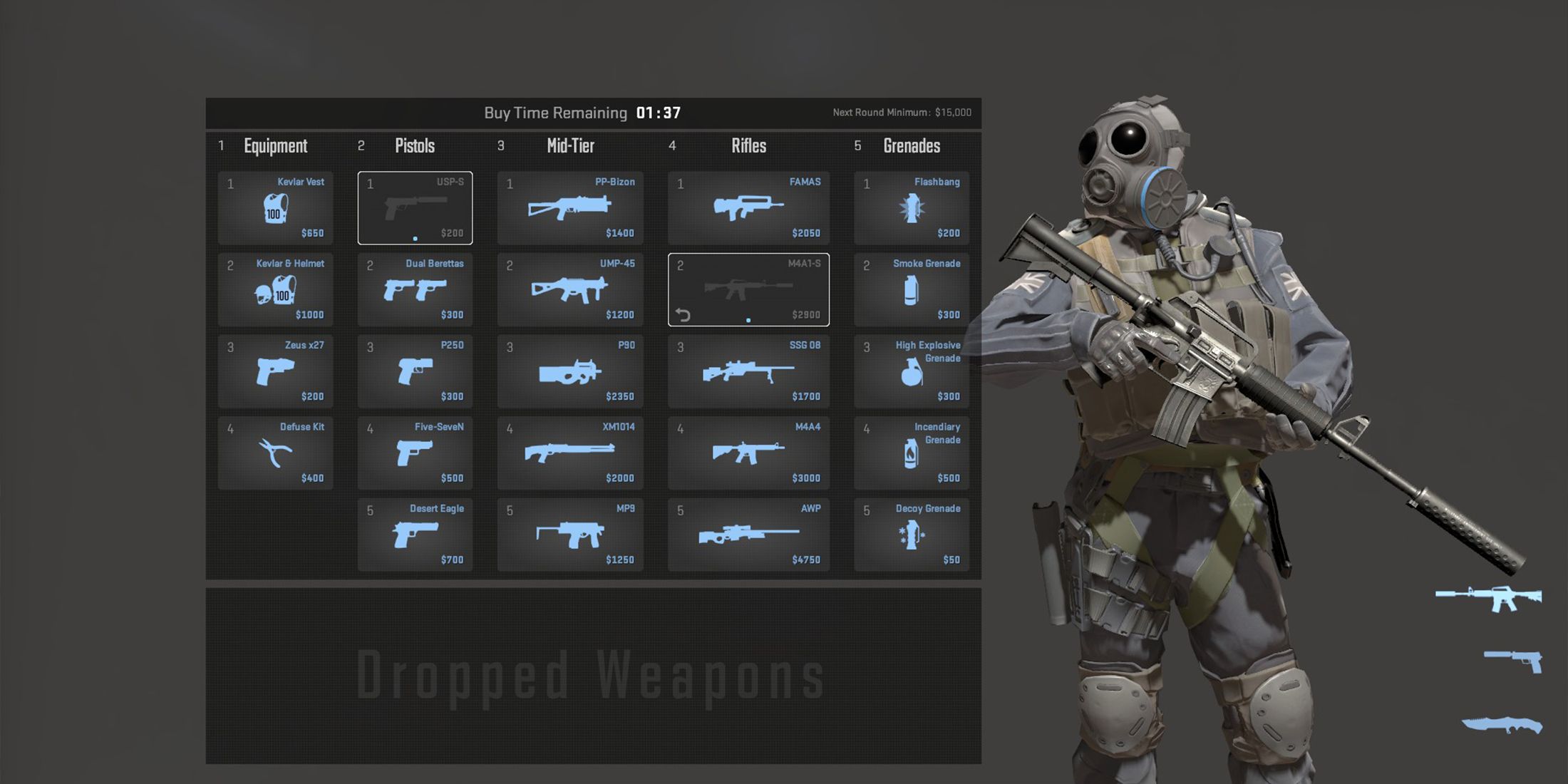Click the undo arrow on the M4A1-S tile
Screen dimensions: 1568x784
pyautogui.click(x=682, y=314)
